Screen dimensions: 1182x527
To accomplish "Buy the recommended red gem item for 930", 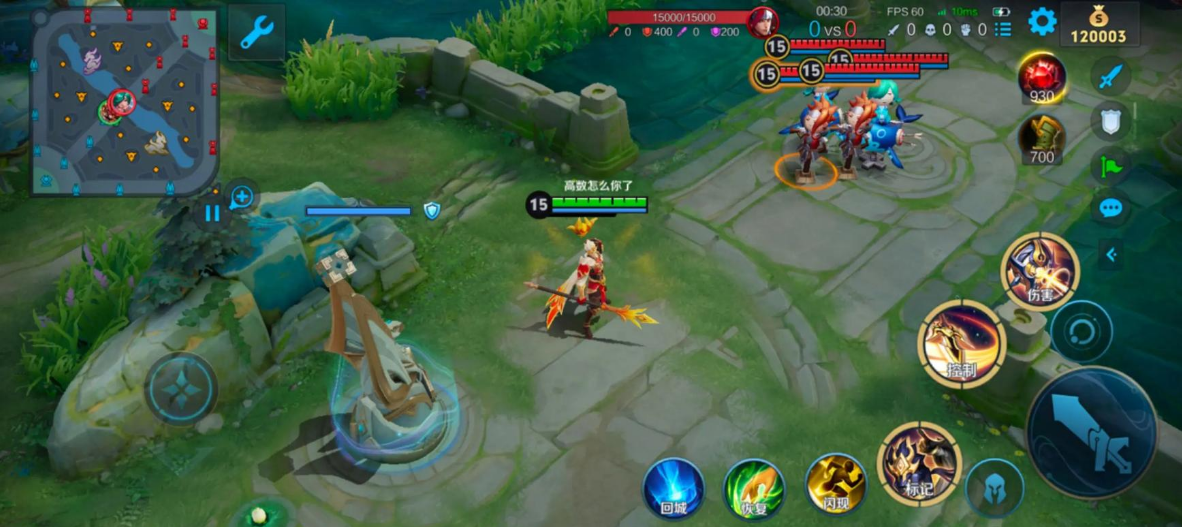I will pos(1041,78).
